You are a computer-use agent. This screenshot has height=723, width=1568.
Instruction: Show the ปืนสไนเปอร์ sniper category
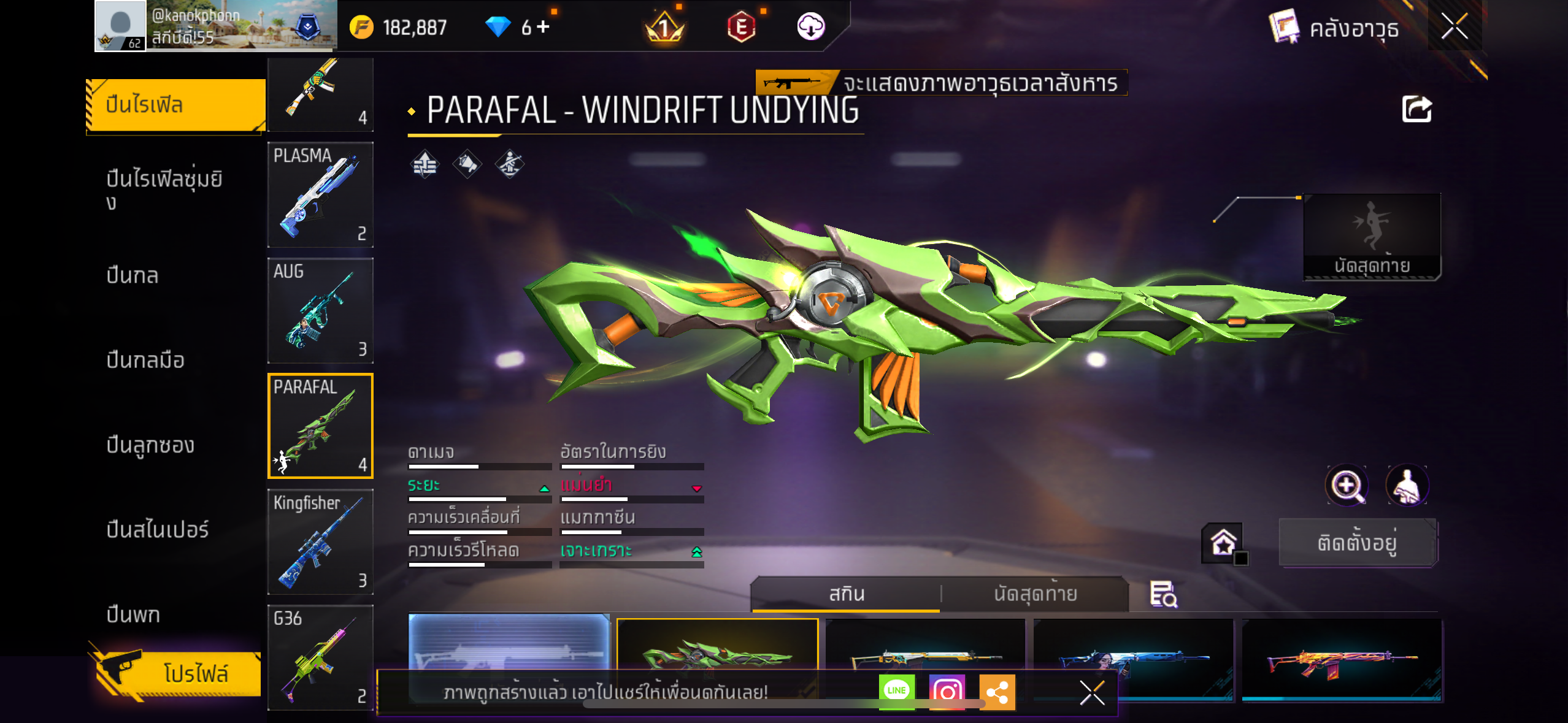pyautogui.click(x=158, y=529)
